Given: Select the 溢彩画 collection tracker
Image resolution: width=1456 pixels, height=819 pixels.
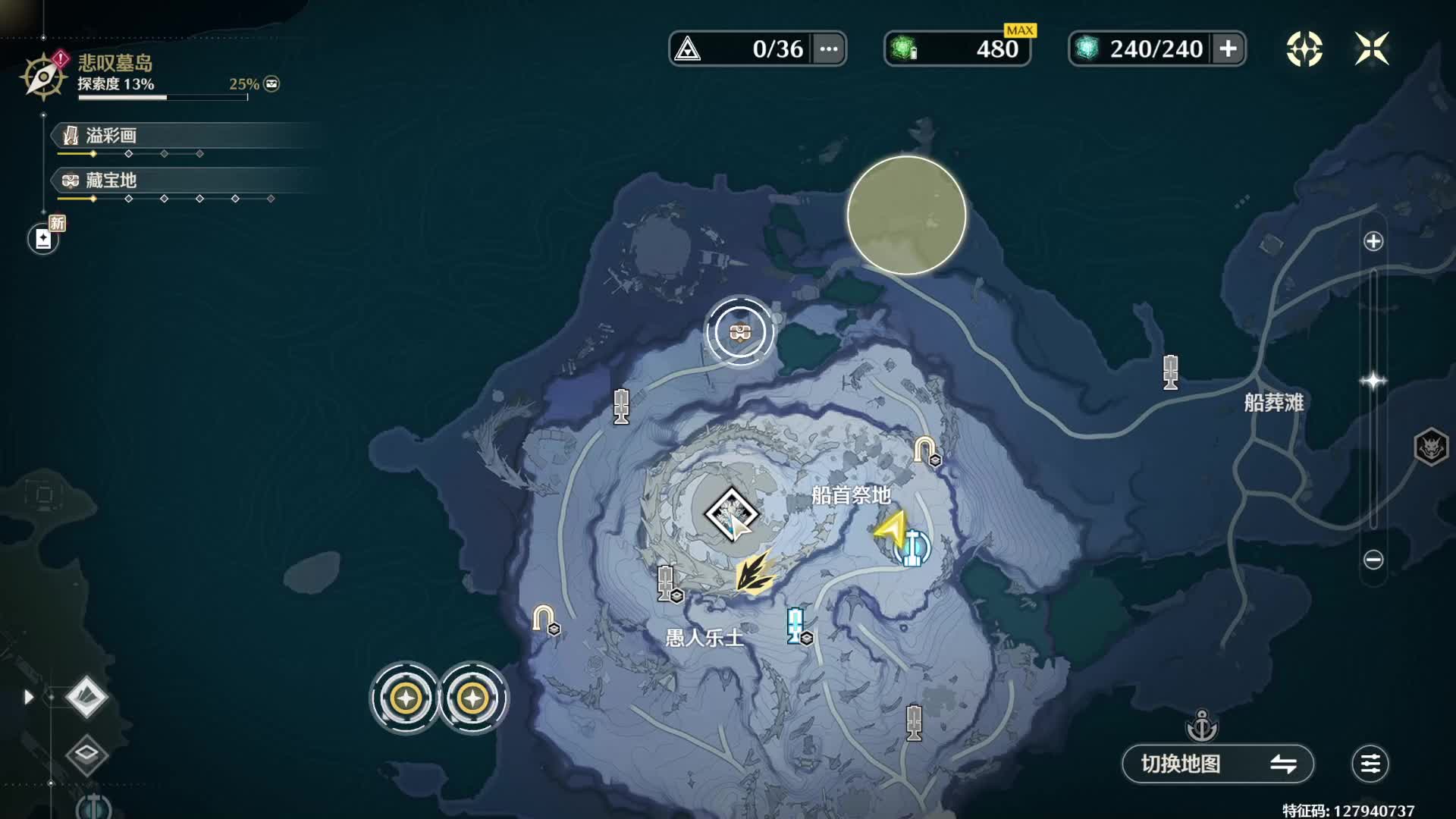Looking at the screenshot, I should tap(111, 136).
